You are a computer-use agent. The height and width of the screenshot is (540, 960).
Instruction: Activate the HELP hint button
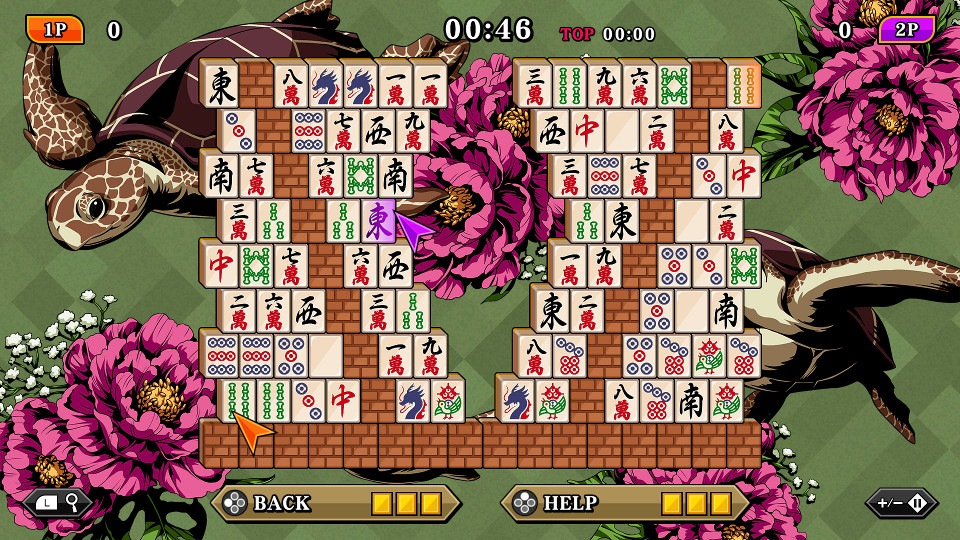[x=625, y=503]
